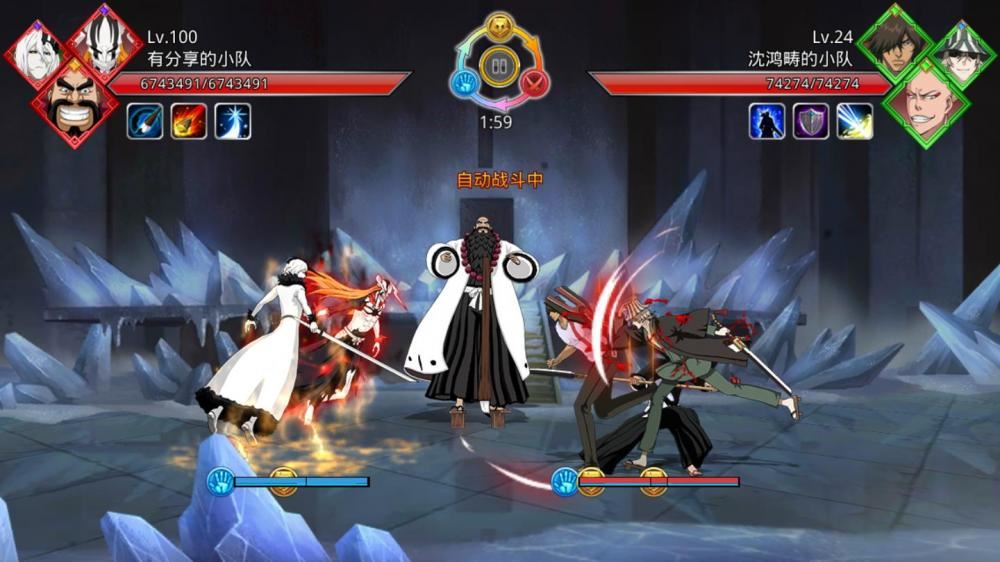The height and width of the screenshot is (562, 1000).
Task: Pause the battle with the center pause button
Action: coord(497,66)
